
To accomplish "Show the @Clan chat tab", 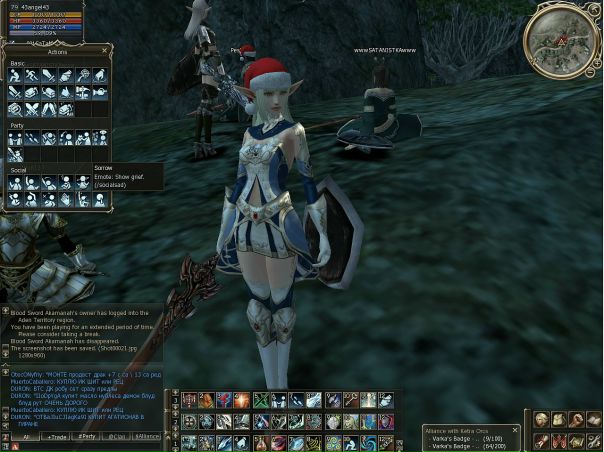I will click(117, 437).
